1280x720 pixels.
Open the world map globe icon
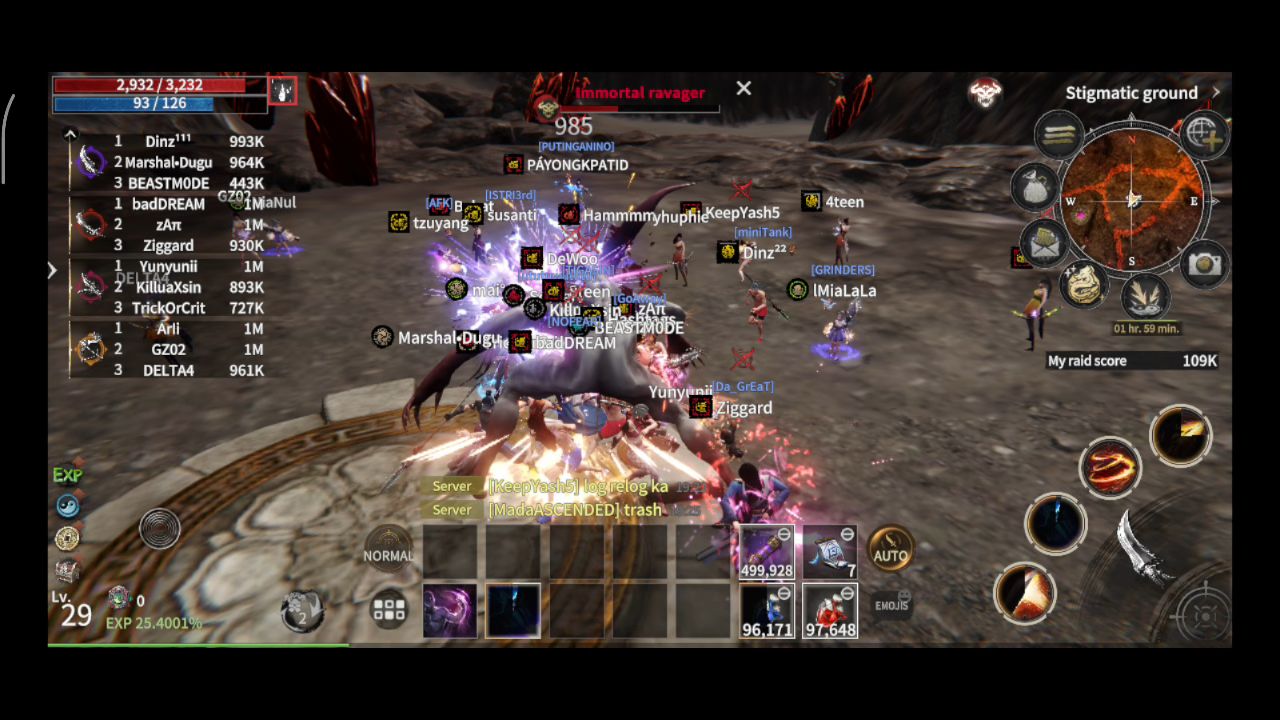coord(1204,134)
